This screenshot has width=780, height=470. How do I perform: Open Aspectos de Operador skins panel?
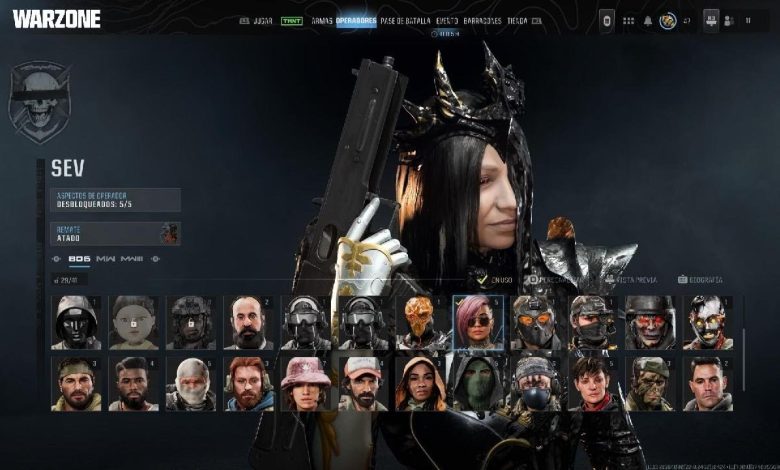tap(115, 200)
